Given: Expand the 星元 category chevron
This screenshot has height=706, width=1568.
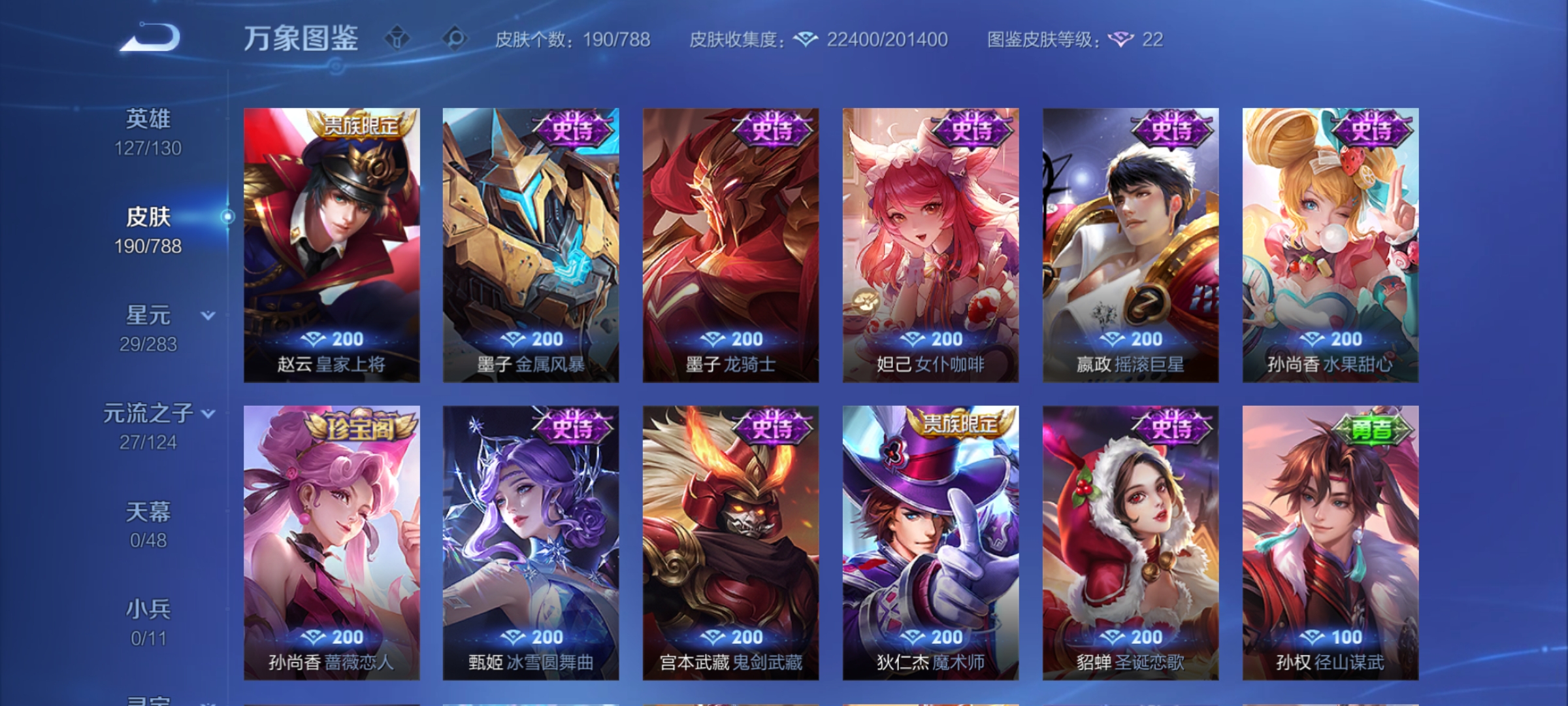Looking at the screenshot, I should coord(208,313).
